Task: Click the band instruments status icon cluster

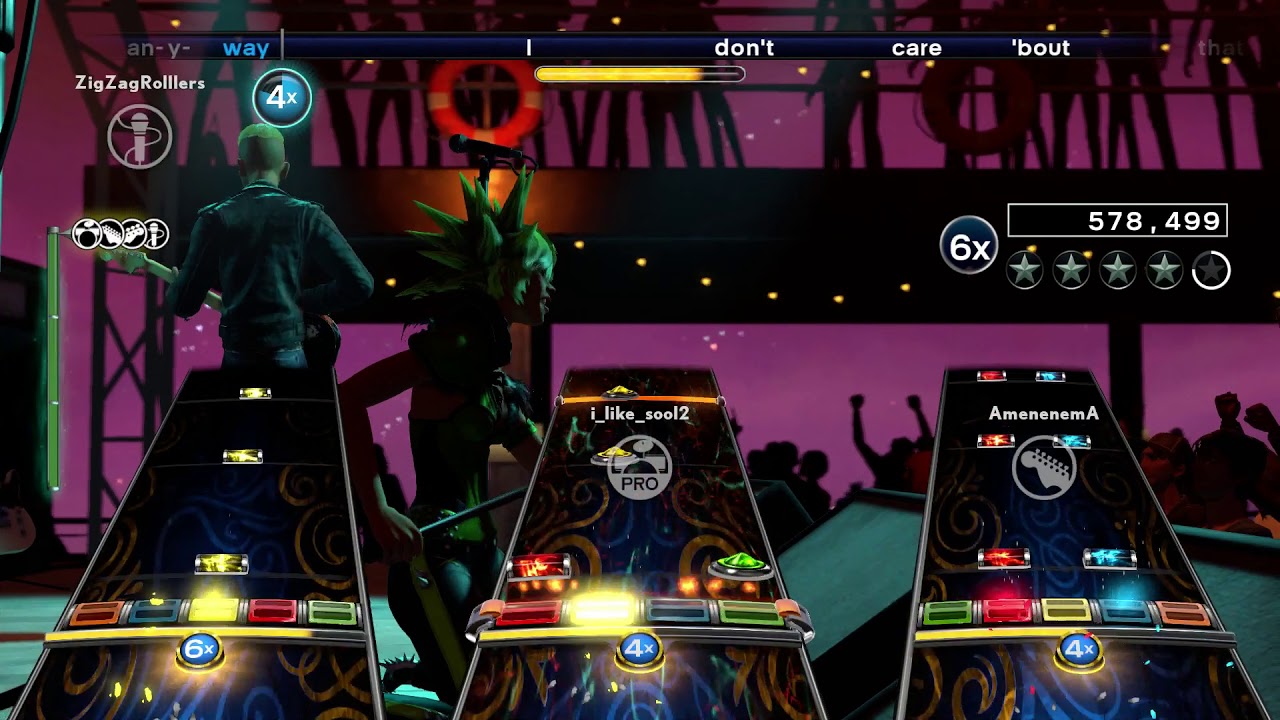Action: click(121, 235)
